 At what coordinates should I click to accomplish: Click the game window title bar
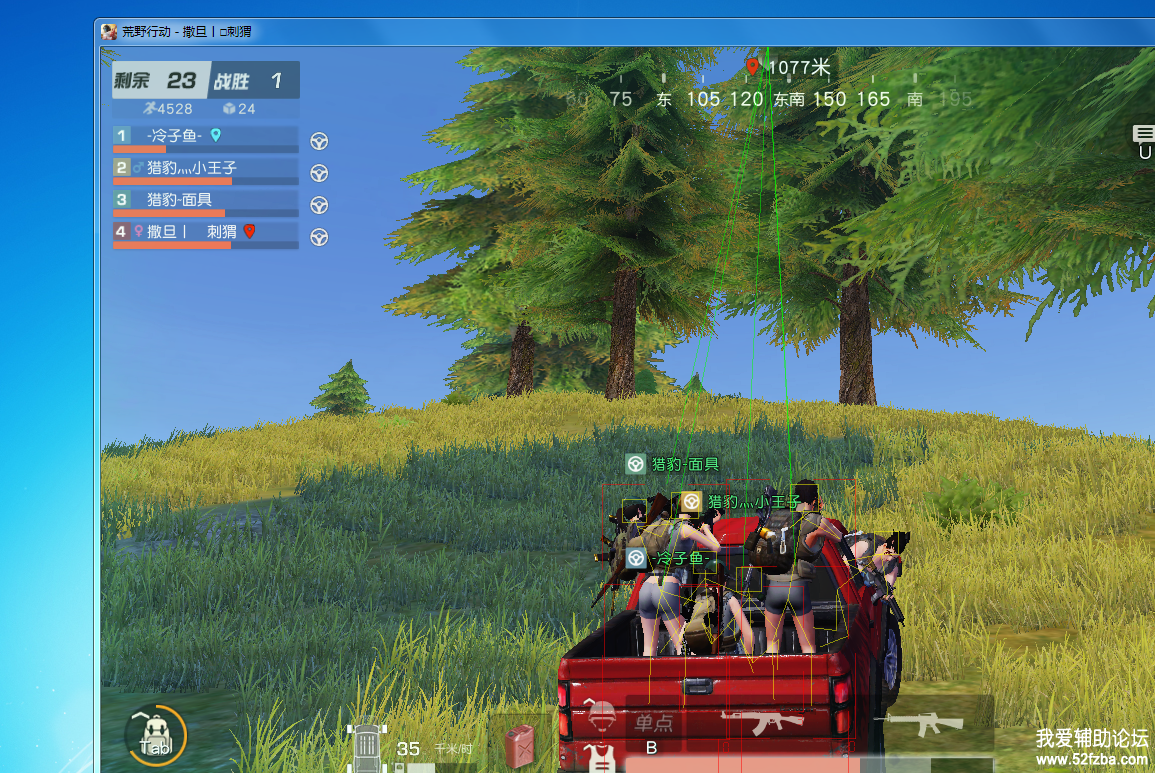point(600,31)
